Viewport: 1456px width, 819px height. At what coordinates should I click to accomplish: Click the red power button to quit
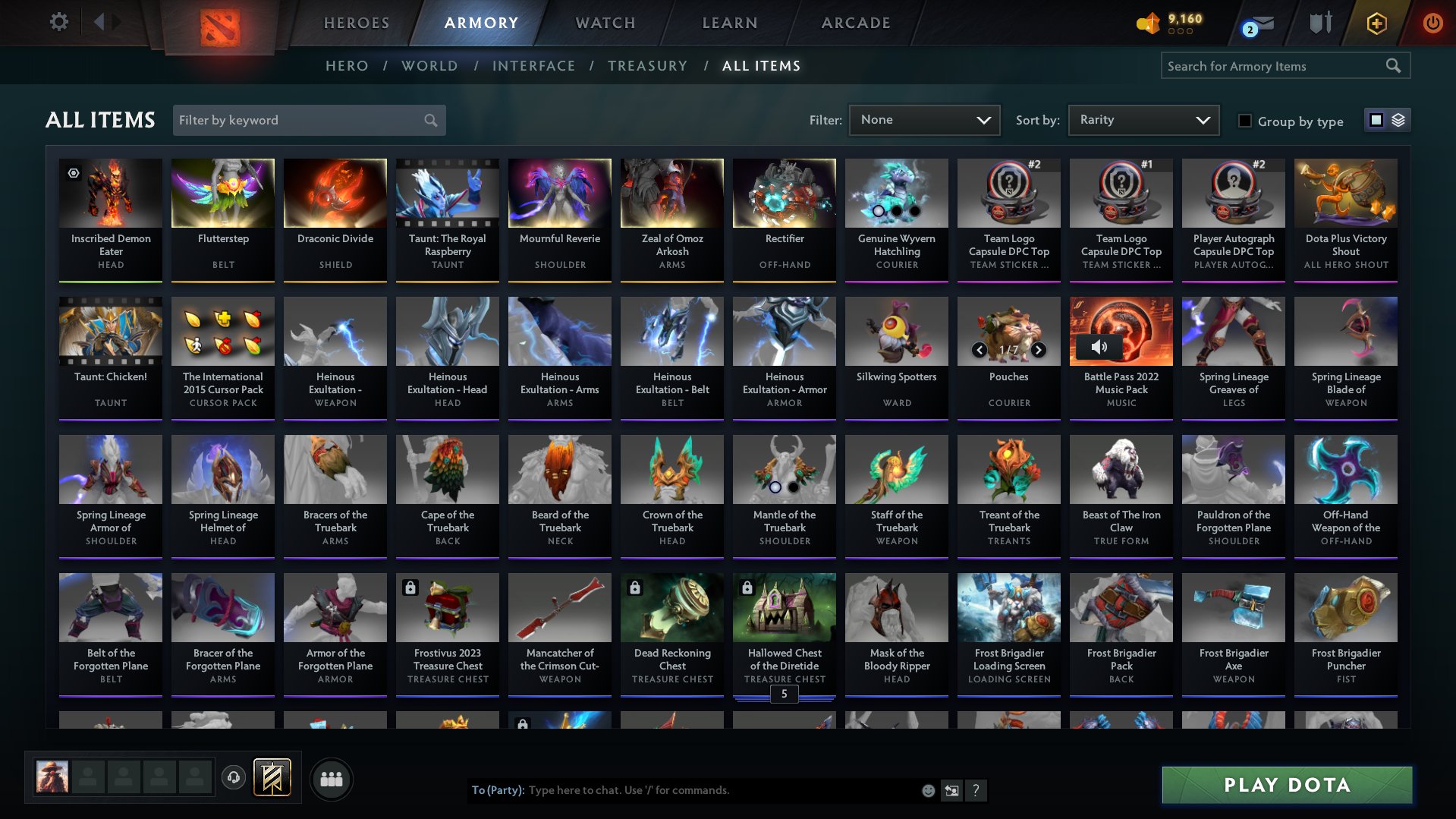coord(1432,23)
